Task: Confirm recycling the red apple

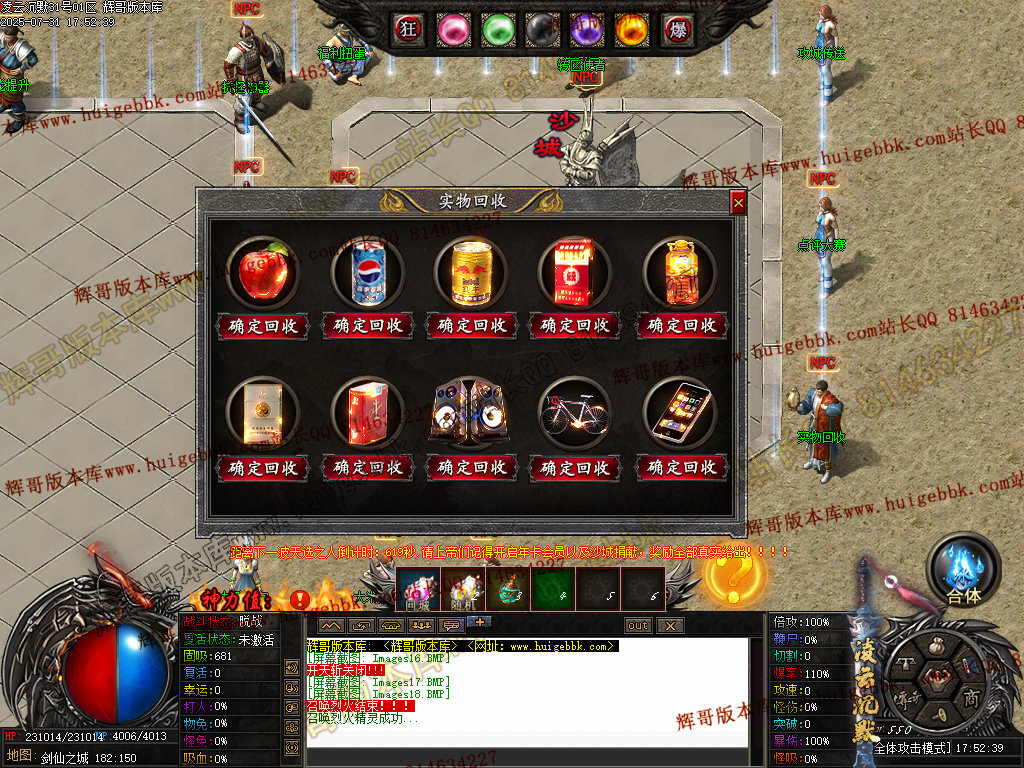Action: 264,325
